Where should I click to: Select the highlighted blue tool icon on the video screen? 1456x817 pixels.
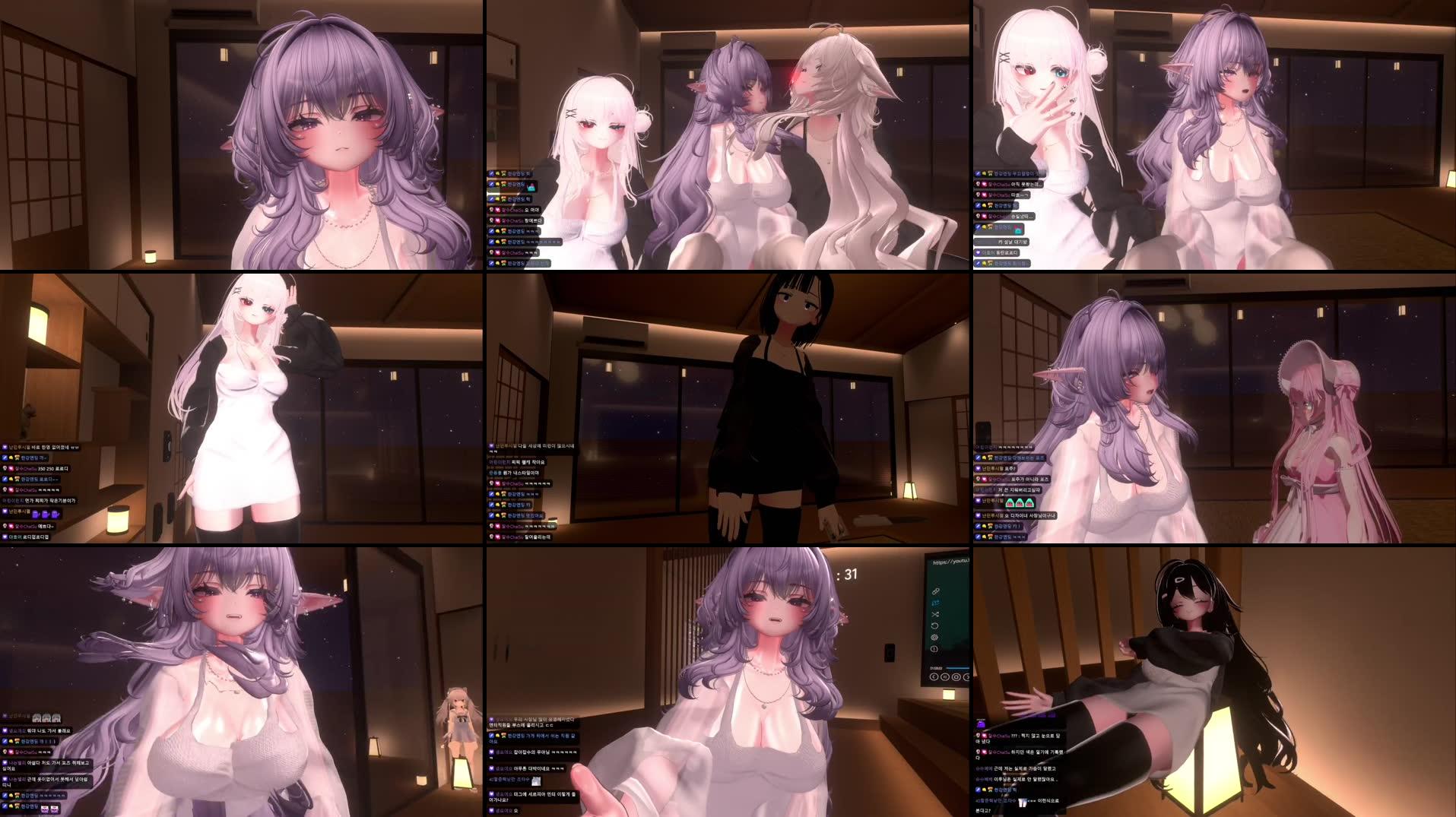click(936, 603)
